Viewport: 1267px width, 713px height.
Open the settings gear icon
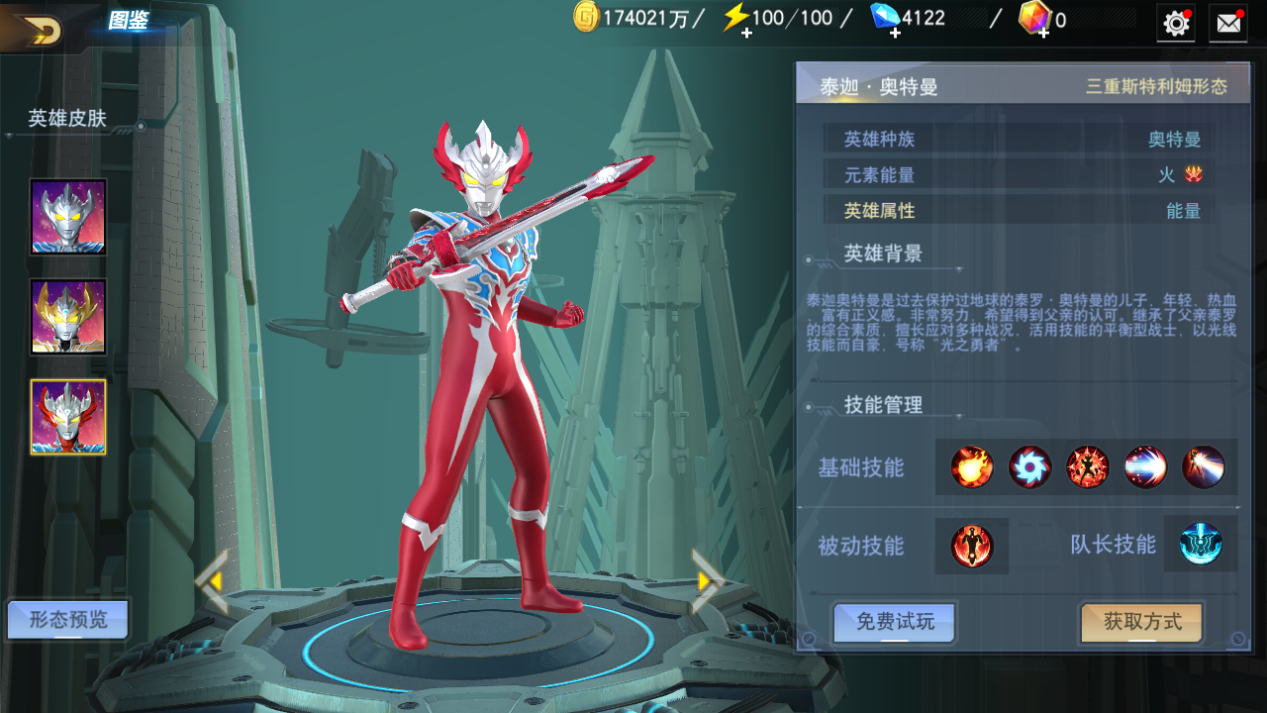(x=1176, y=23)
